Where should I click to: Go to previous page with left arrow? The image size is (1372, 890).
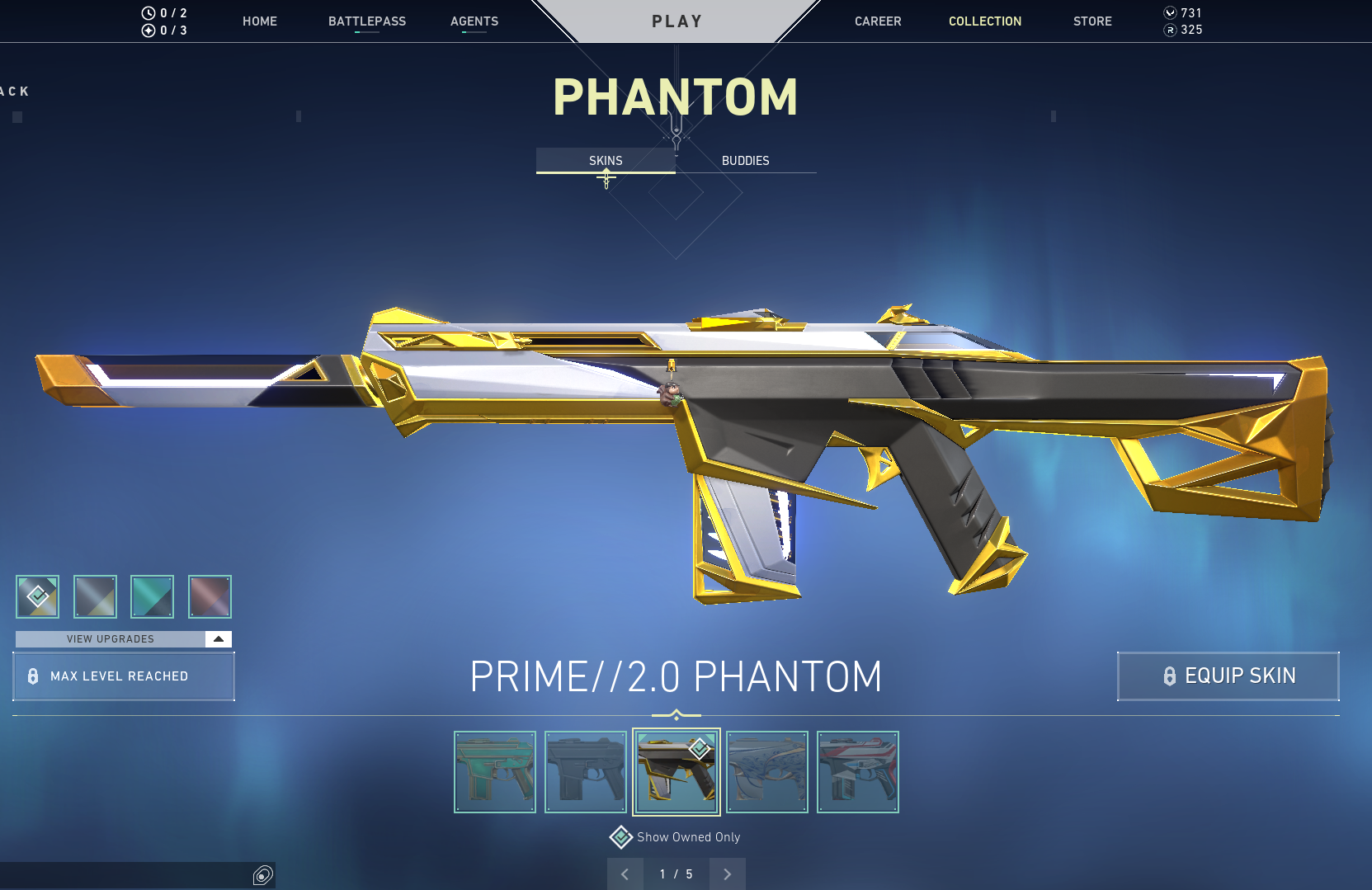click(625, 874)
